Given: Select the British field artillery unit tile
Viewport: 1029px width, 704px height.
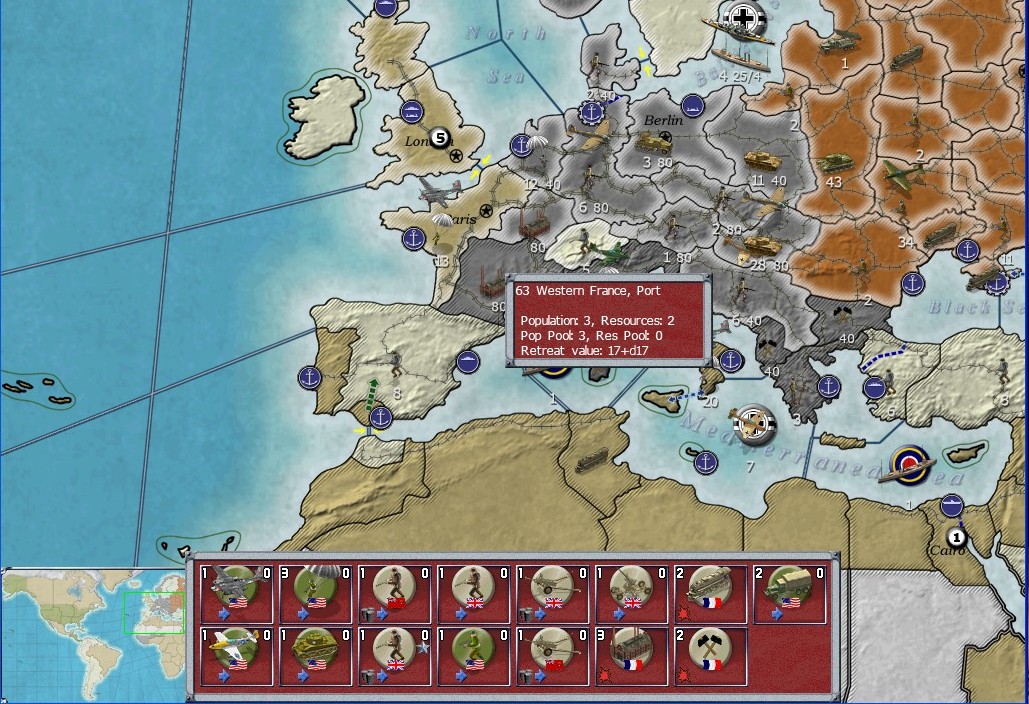Looking at the screenshot, I should pyautogui.click(x=553, y=594).
